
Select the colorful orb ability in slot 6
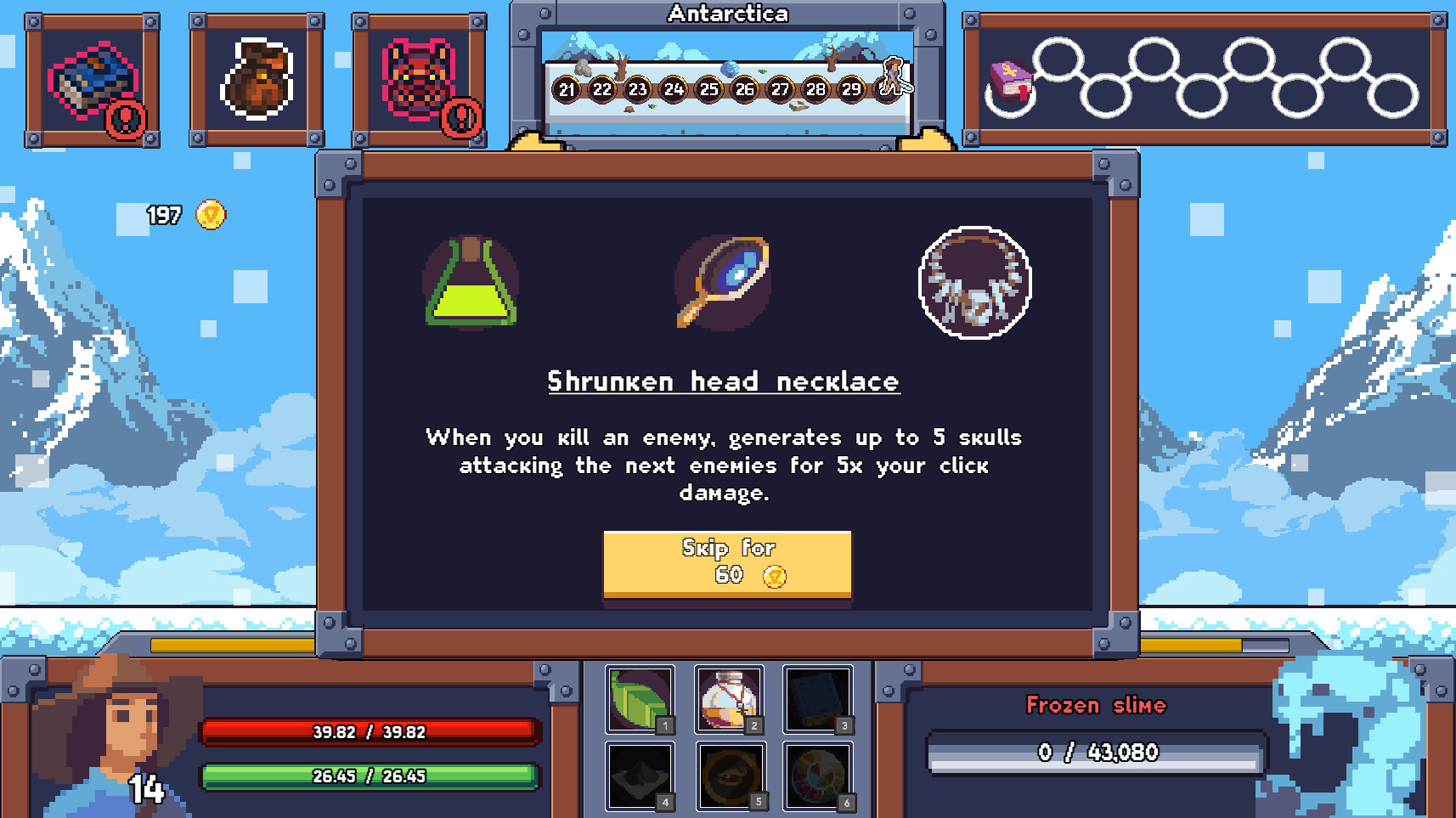818,776
